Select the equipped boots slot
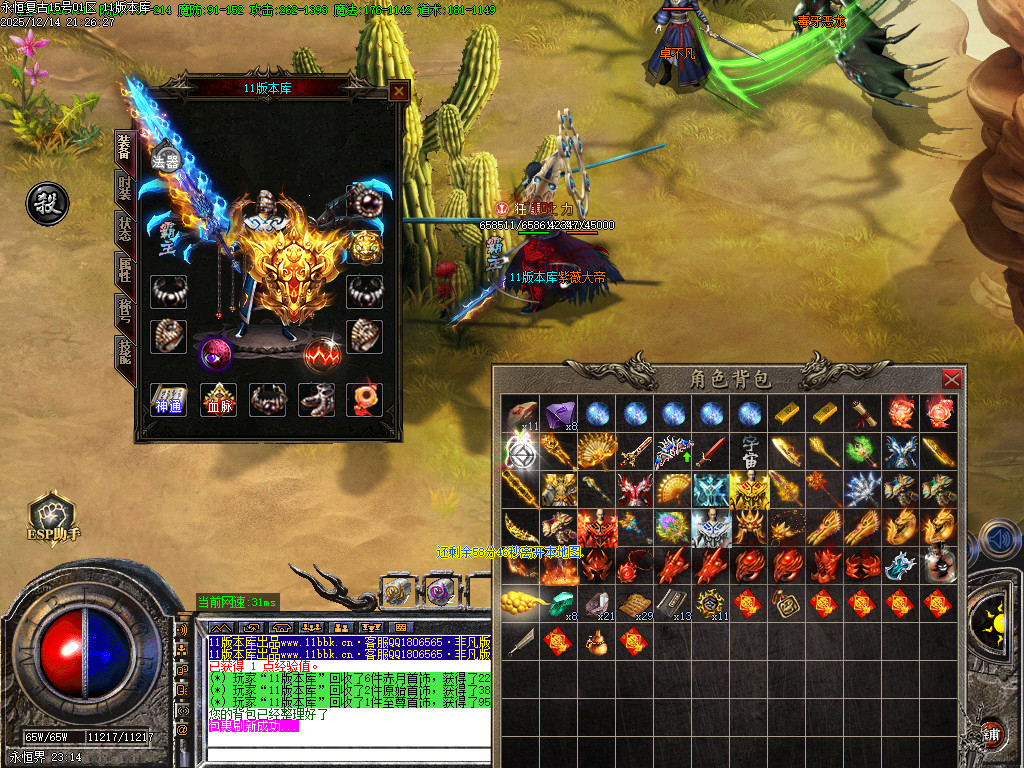The height and width of the screenshot is (768, 1024). tap(317, 399)
